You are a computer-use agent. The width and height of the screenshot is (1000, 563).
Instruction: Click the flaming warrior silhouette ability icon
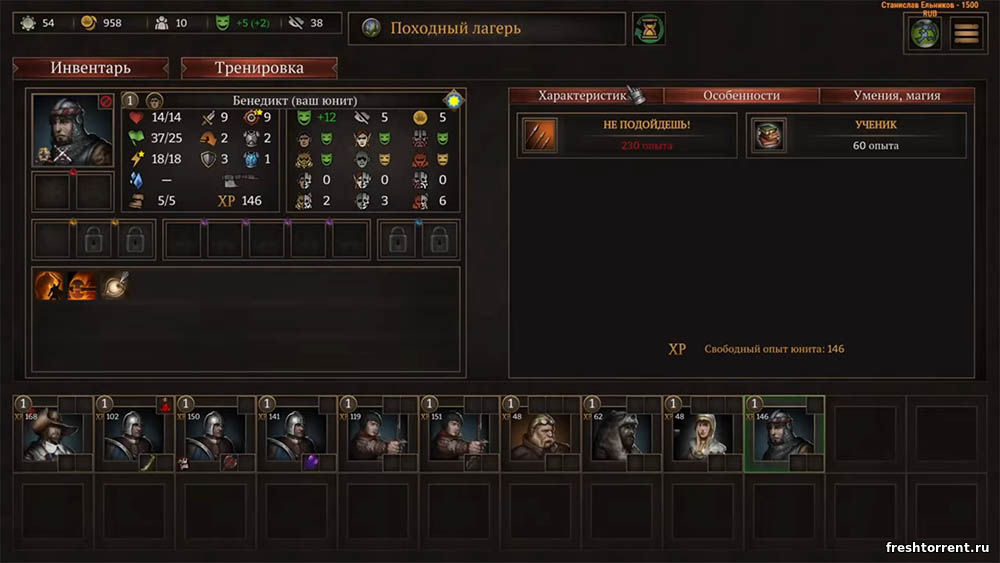click(x=50, y=286)
